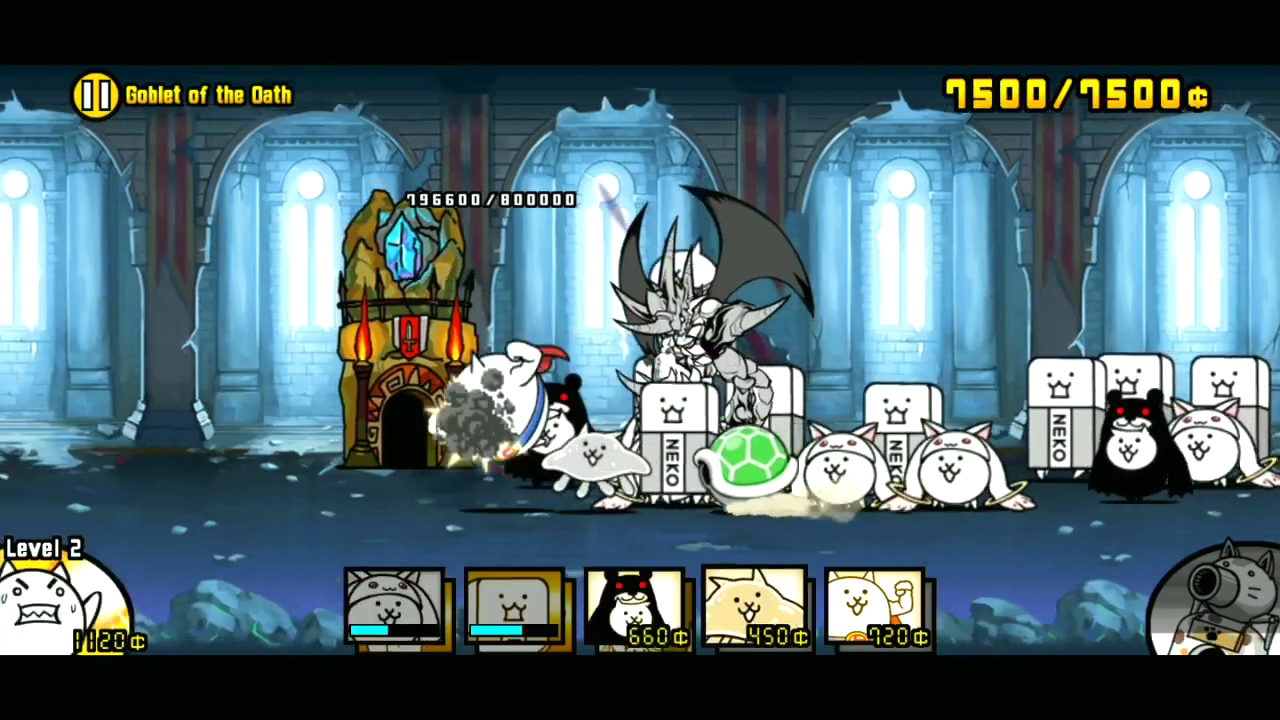The height and width of the screenshot is (720, 1280).
Task: Click the enemy base health bar 796600/800000
Action: [x=487, y=199]
